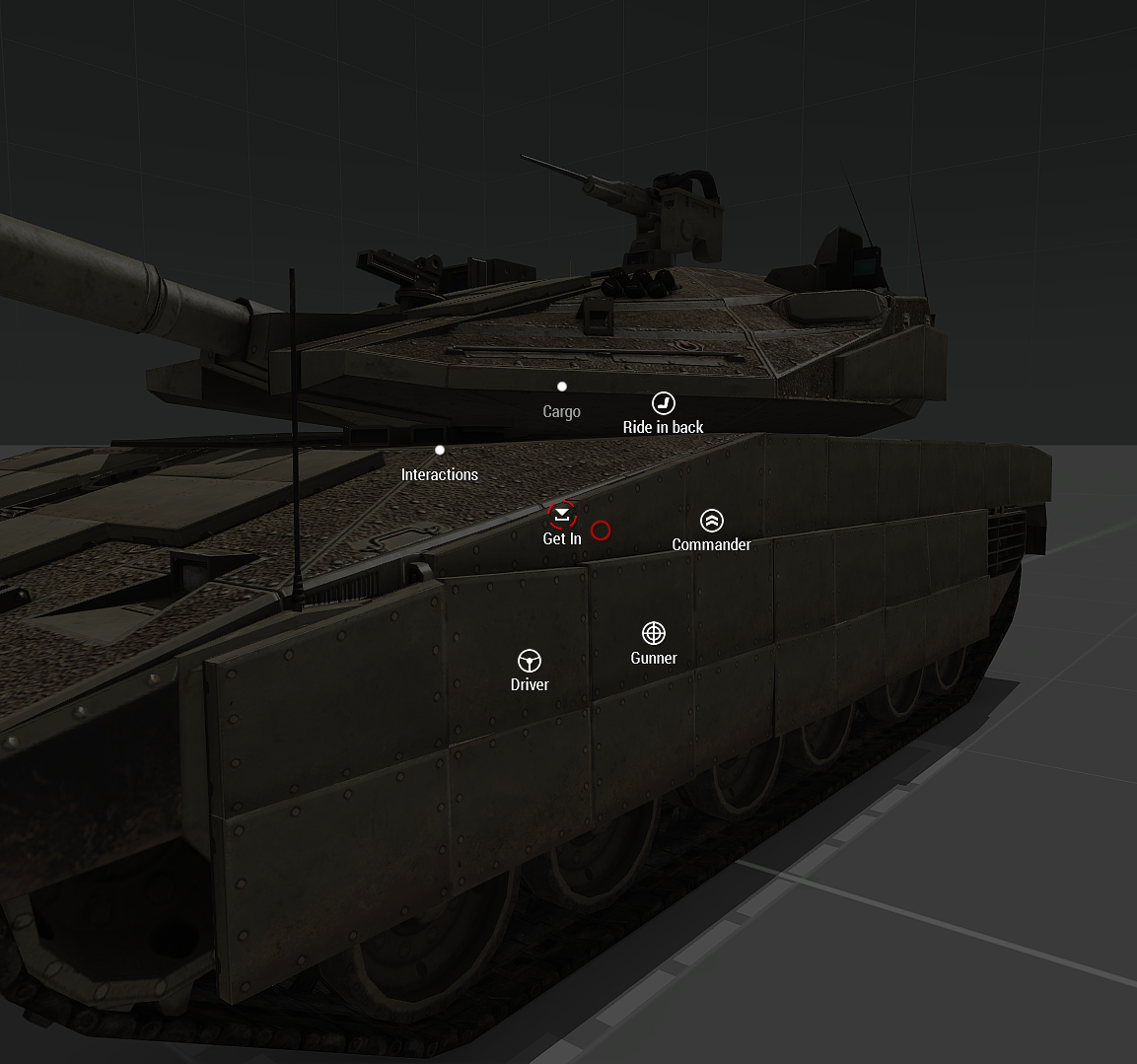1137x1064 pixels.
Task: Open the Get In interaction
Action: [562, 515]
